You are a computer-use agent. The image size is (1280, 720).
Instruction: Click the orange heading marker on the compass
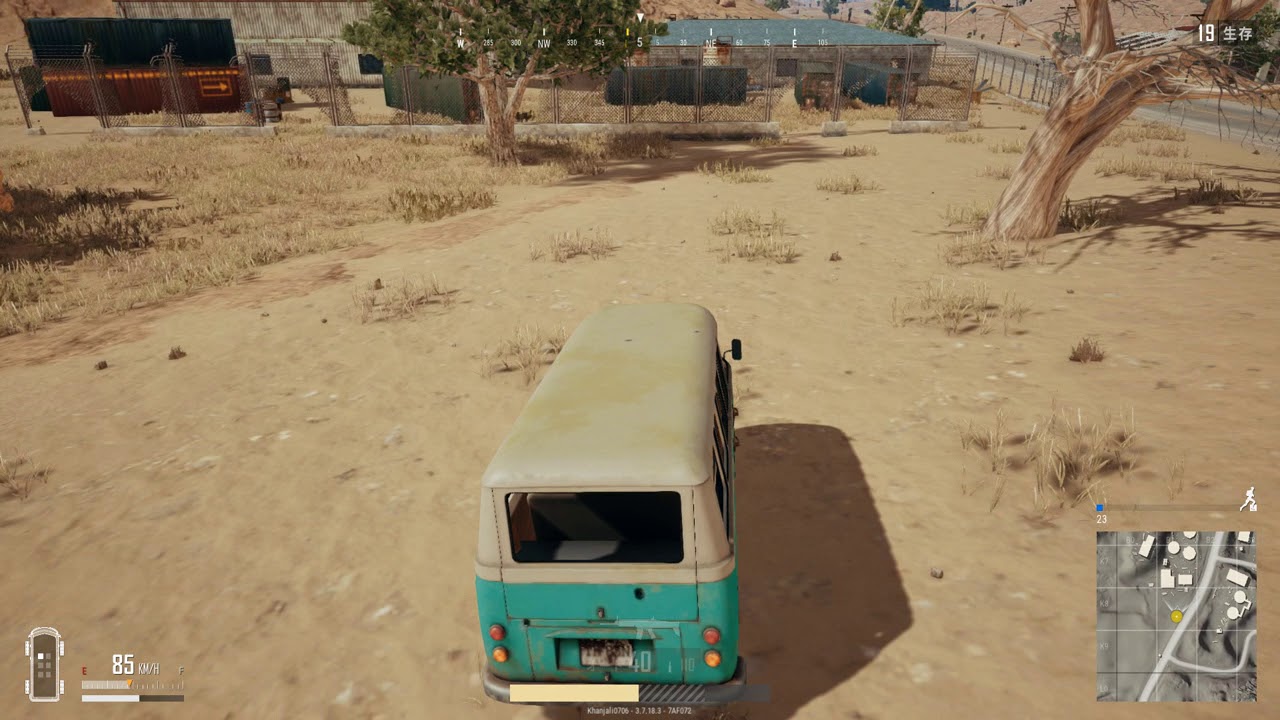point(628,32)
